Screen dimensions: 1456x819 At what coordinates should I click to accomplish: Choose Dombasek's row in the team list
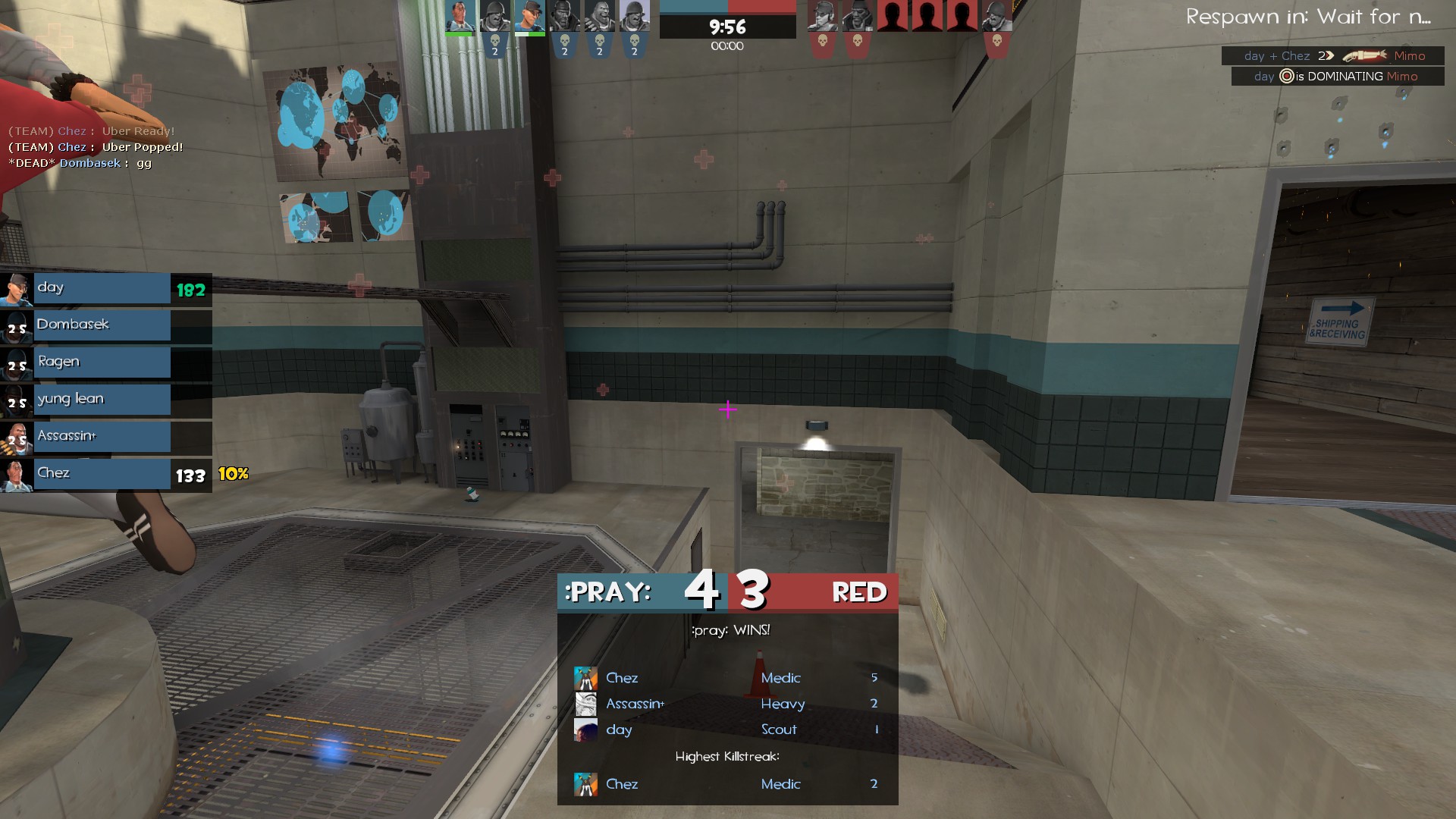pos(102,325)
